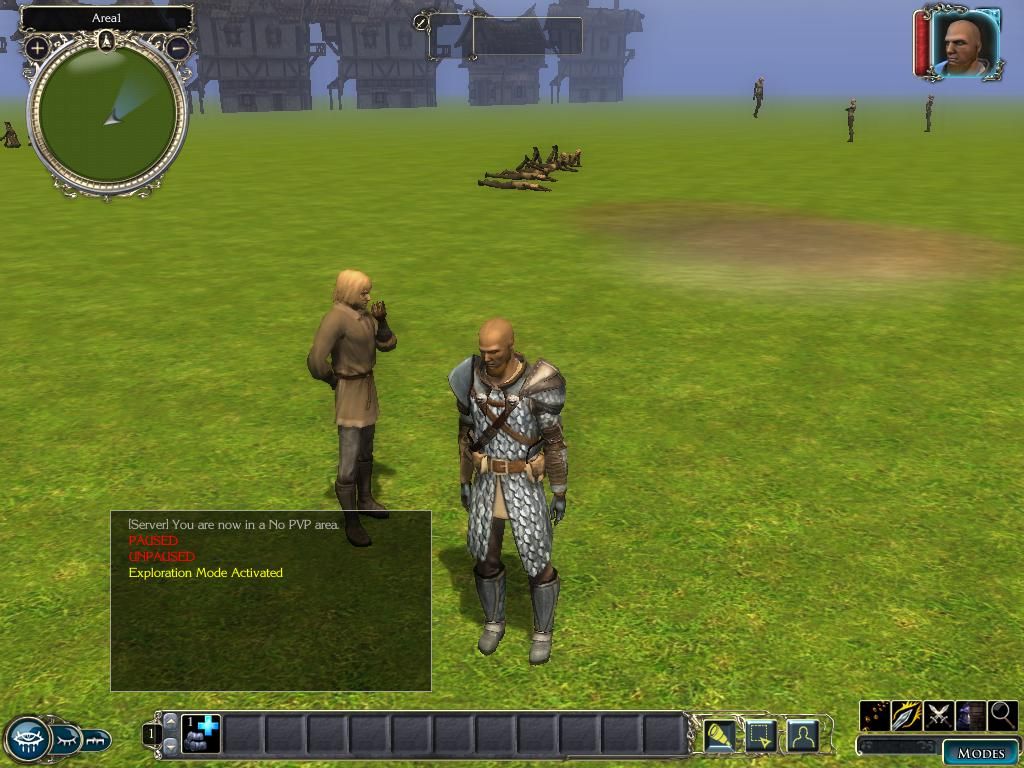Screen dimensions: 1024x768
Task: Switch hotbar page up with the arrow
Action: tap(170, 721)
